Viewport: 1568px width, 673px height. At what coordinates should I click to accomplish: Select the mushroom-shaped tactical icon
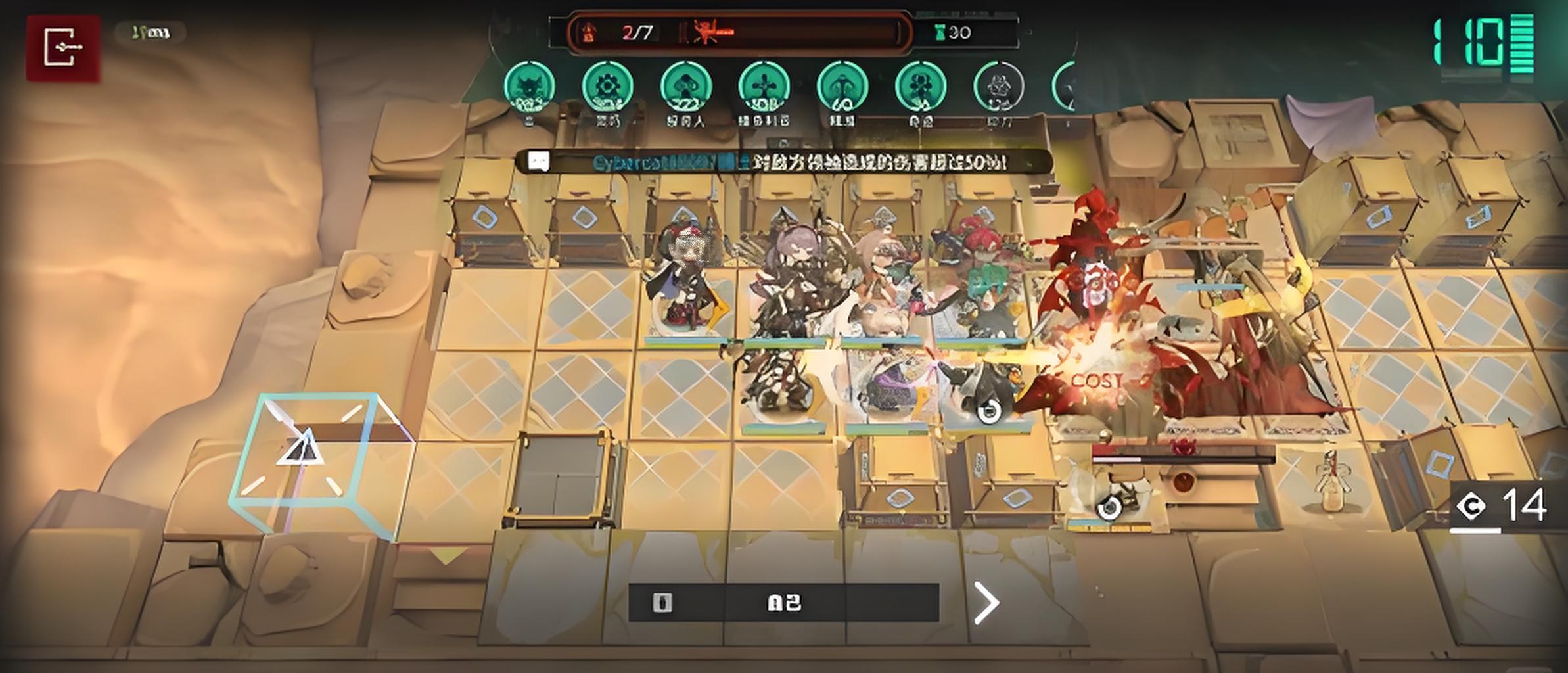(685, 87)
